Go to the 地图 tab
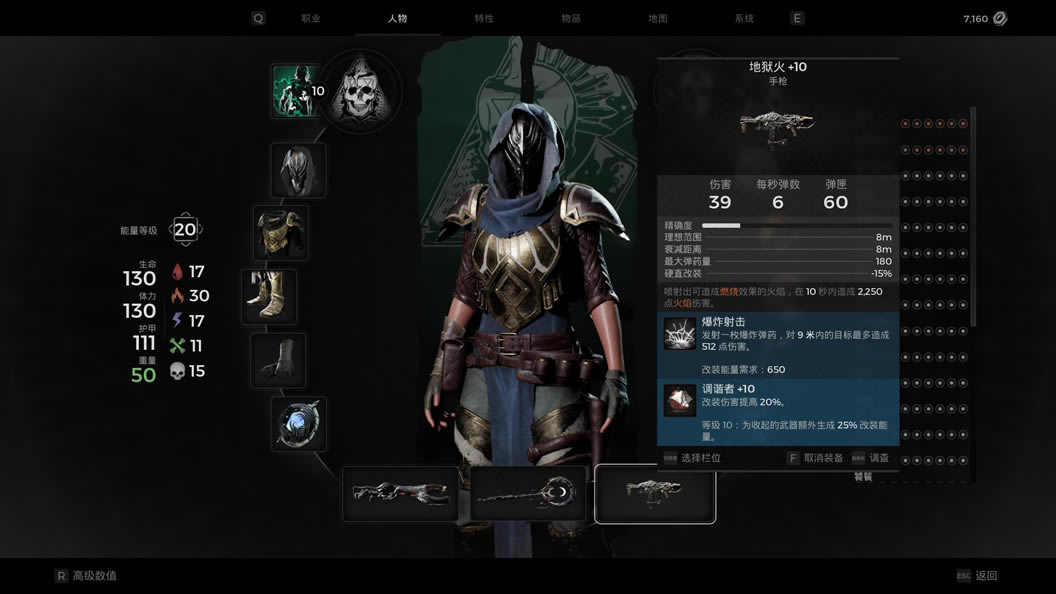 click(x=658, y=18)
